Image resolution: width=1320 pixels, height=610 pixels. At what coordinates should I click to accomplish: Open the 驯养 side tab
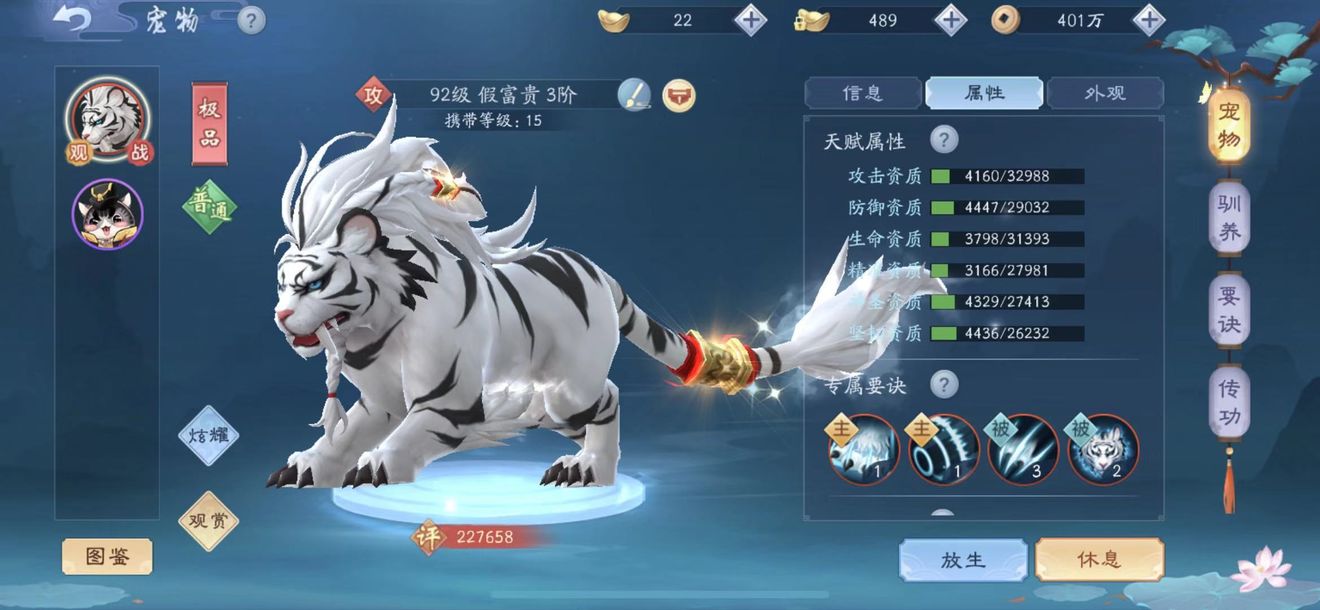(1229, 220)
